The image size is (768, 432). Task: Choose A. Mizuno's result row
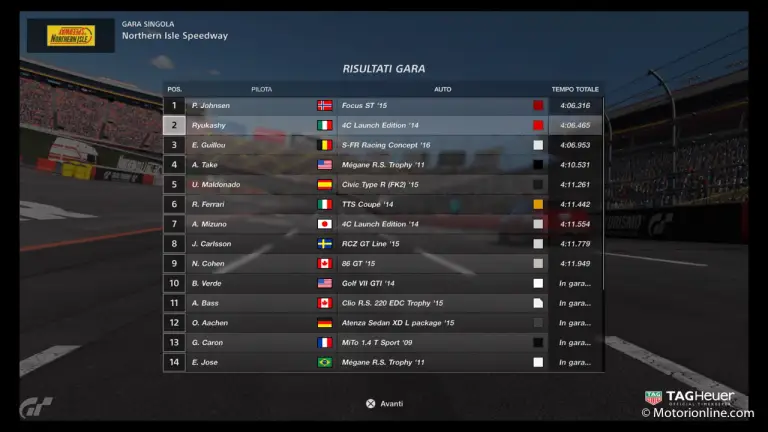coord(383,224)
